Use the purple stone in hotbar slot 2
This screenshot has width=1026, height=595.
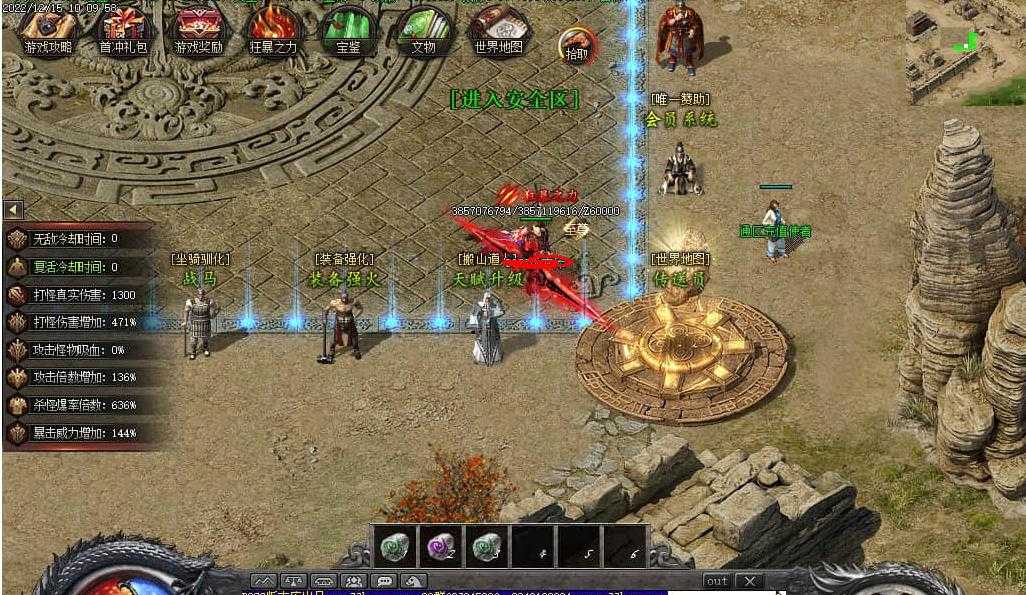(441, 547)
